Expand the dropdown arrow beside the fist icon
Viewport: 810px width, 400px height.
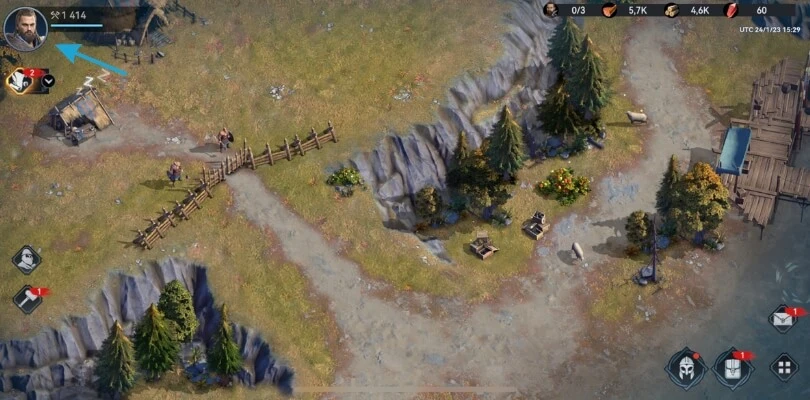point(48,81)
